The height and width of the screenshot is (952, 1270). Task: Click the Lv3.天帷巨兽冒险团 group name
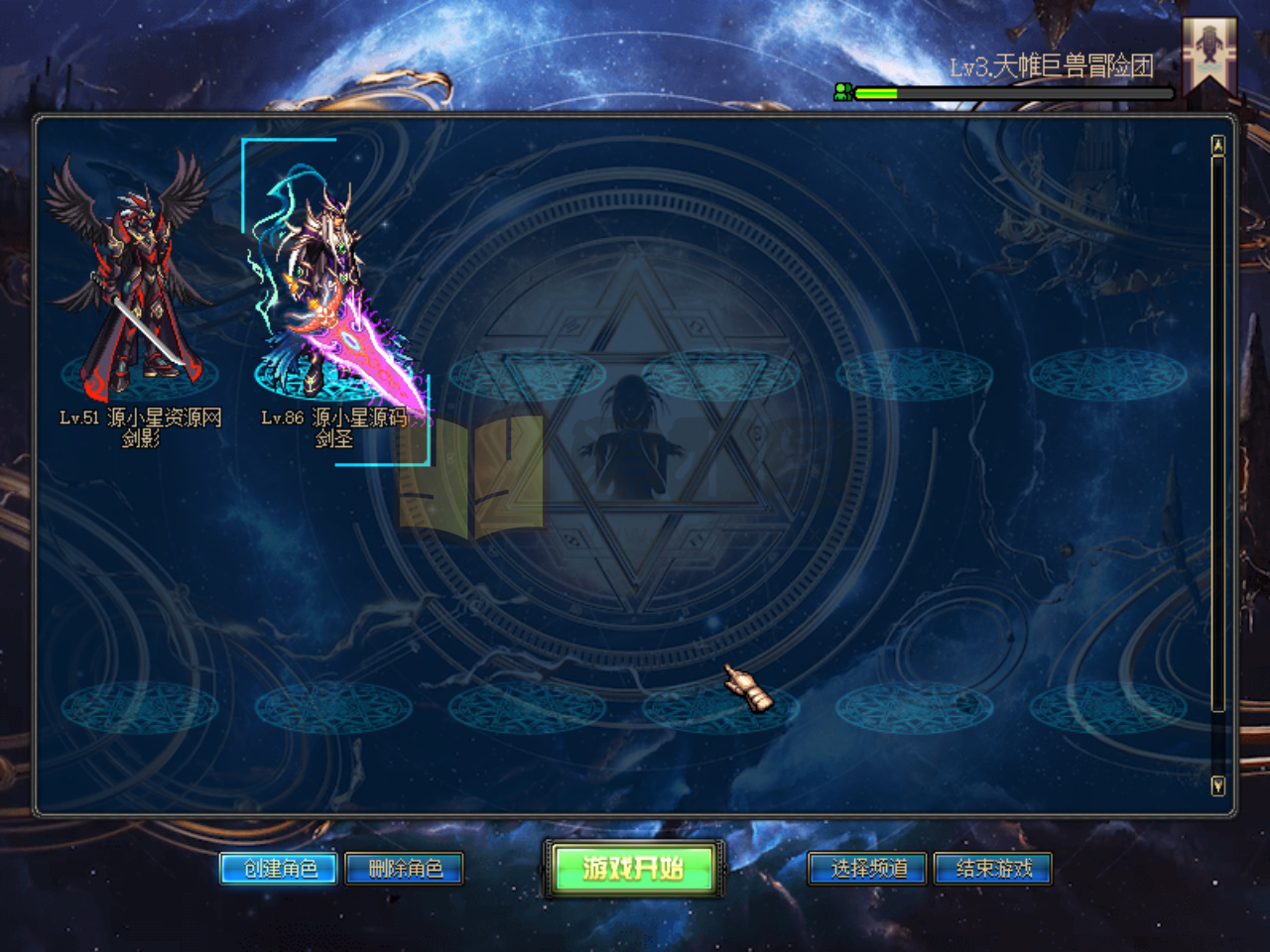[x=1052, y=64]
